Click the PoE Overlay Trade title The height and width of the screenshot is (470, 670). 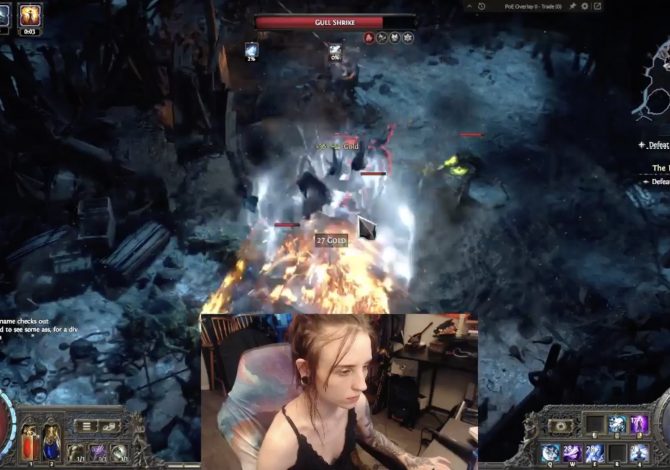pos(535,6)
